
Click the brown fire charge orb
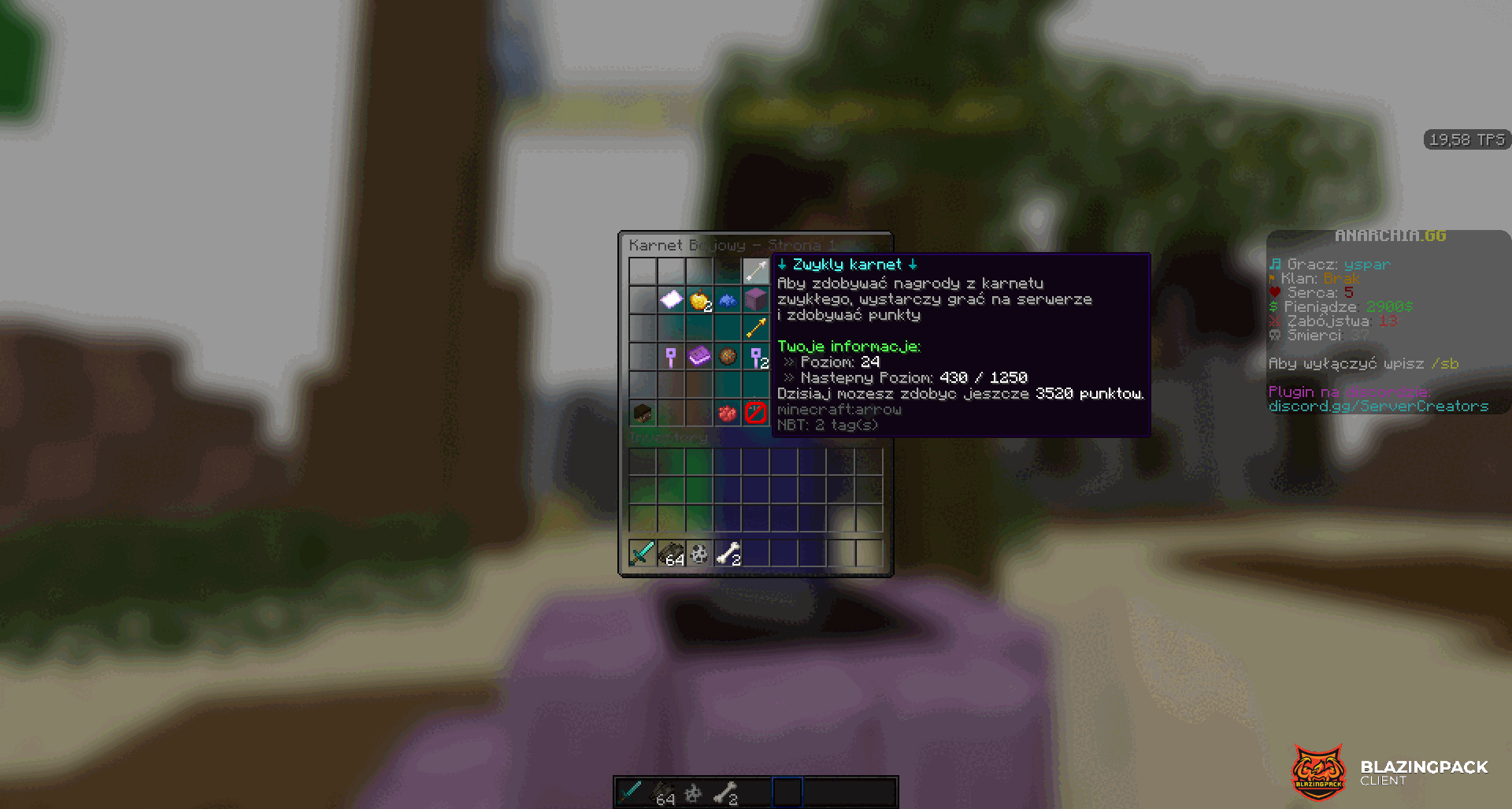click(728, 357)
